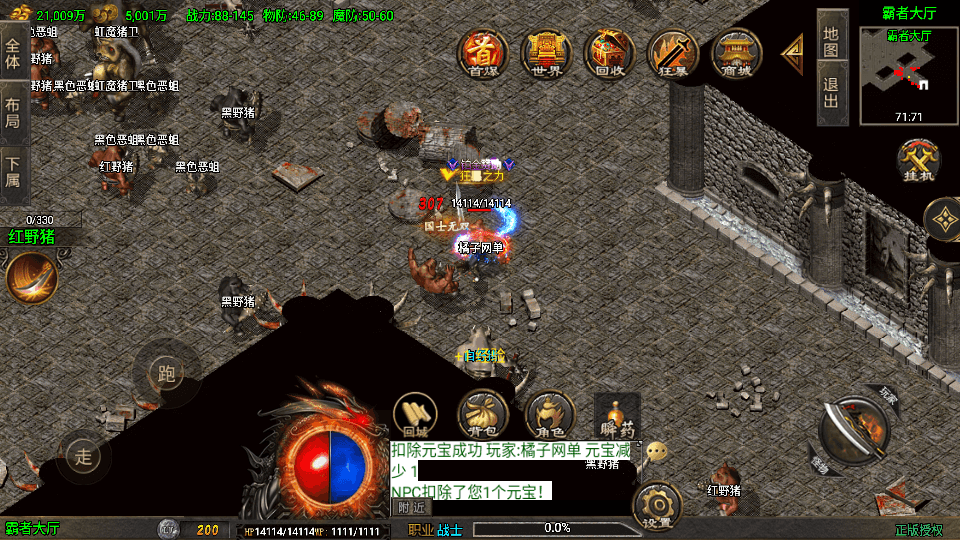Viewport: 960px width, 540px height.
Task: Open the 回收 recycle treasure chest
Action: click(x=609, y=53)
